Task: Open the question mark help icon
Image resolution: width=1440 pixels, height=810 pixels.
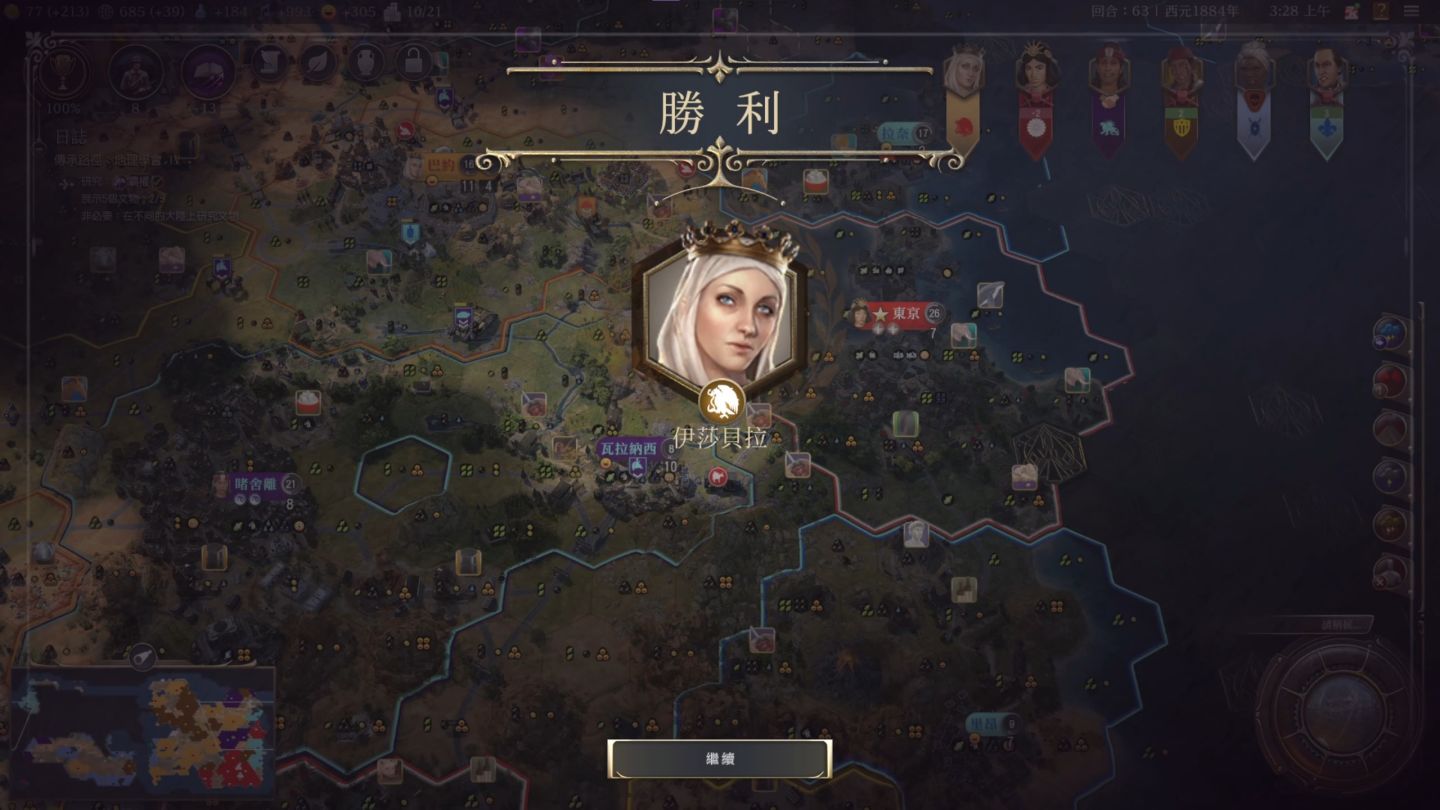Action: pyautogui.click(x=1380, y=11)
